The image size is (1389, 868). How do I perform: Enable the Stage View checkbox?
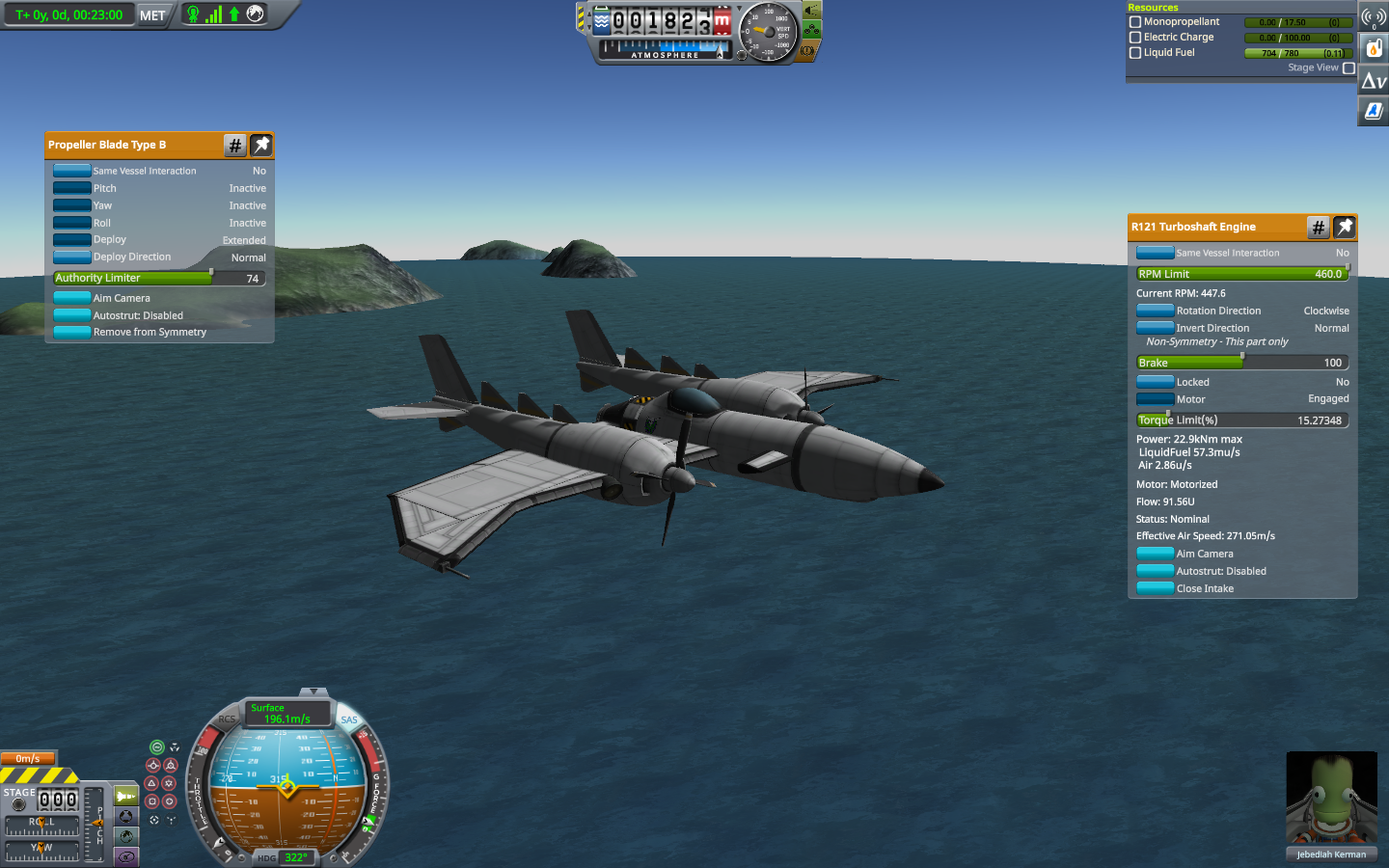1348,68
